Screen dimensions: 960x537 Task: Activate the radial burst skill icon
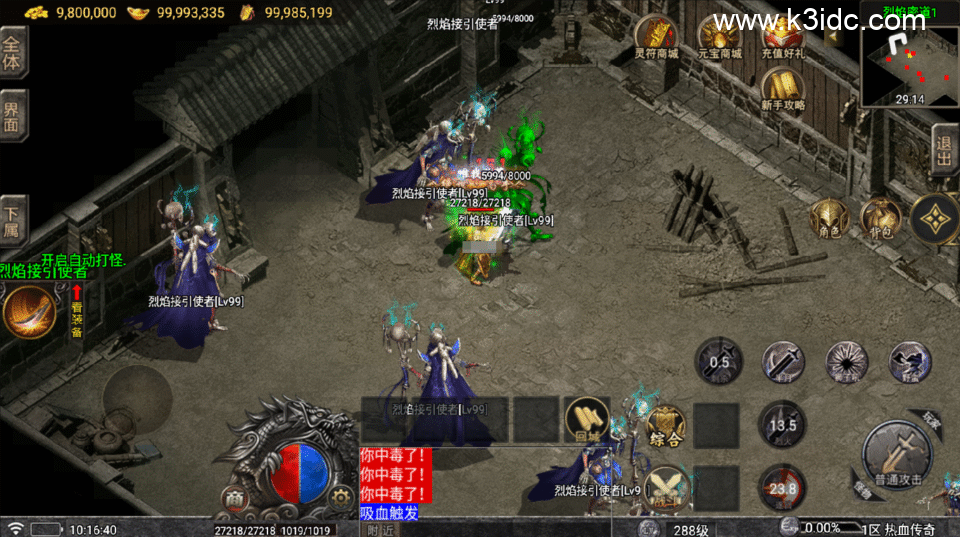(847, 362)
